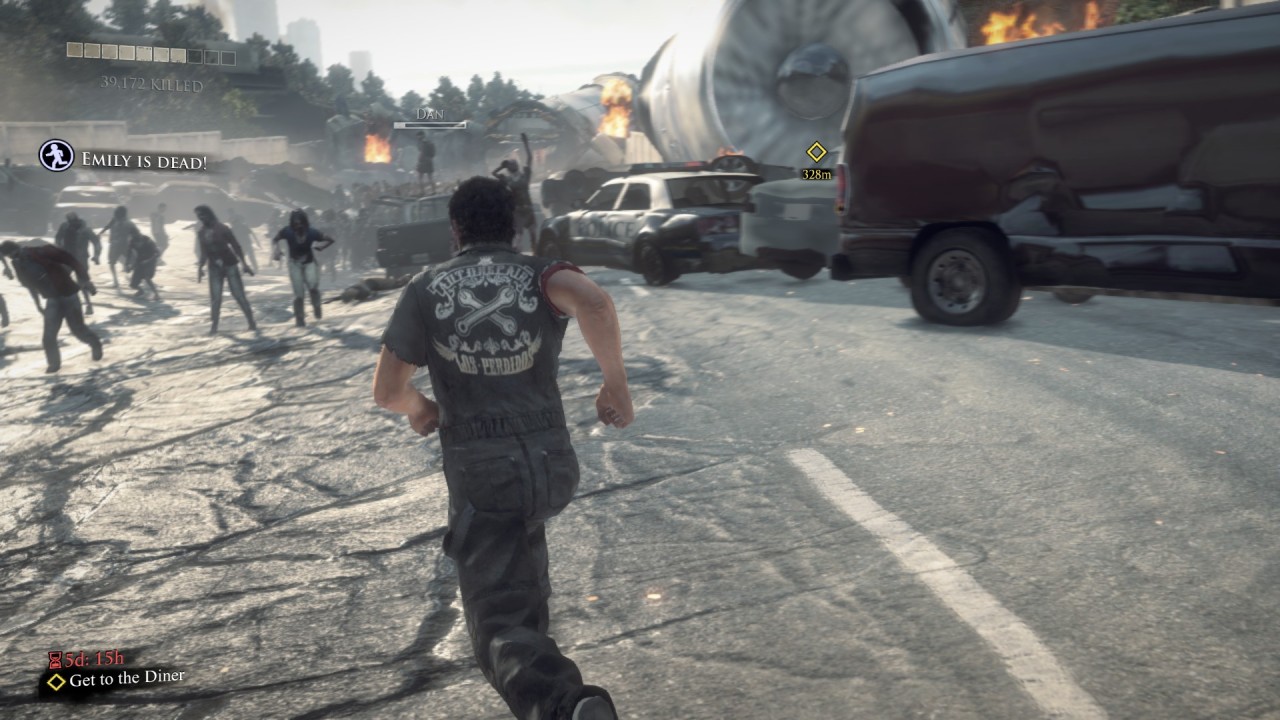1280x720 pixels.
Task: Select the yellow diamond waypoint marker
Action: point(817,152)
